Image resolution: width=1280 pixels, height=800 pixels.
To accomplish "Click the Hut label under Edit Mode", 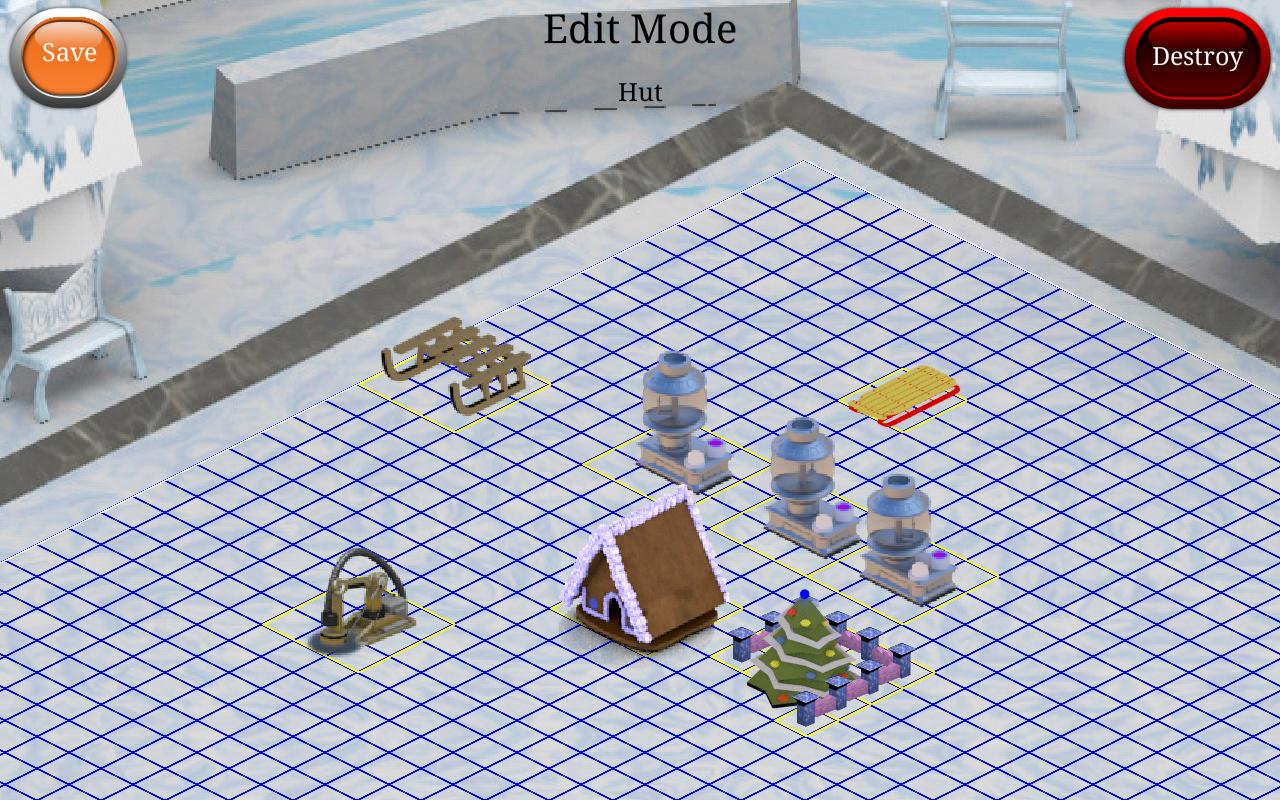I will [640, 92].
